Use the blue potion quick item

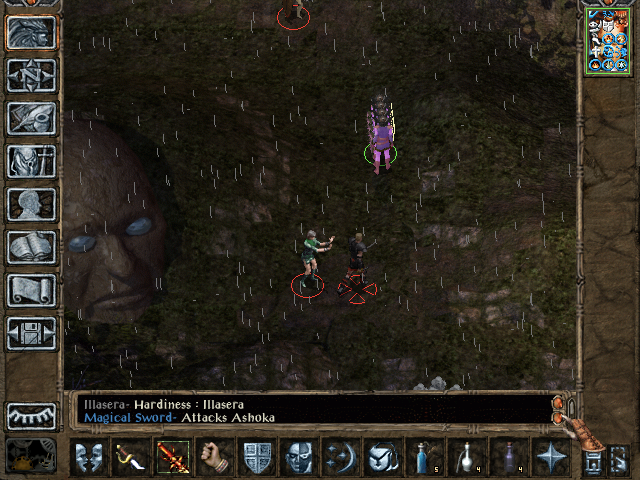[x=426, y=458]
